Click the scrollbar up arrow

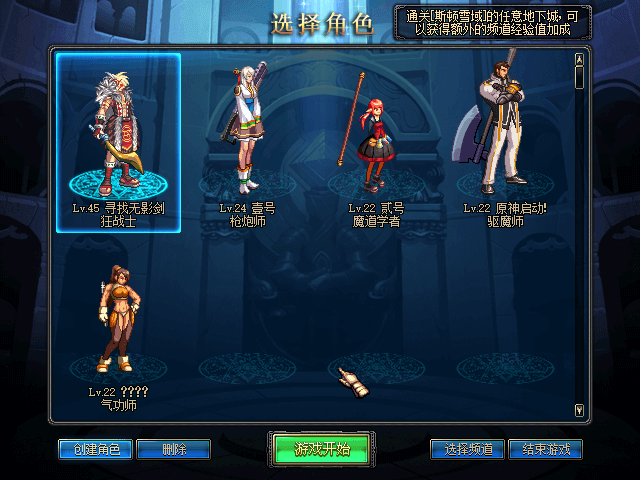(x=579, y=57)
